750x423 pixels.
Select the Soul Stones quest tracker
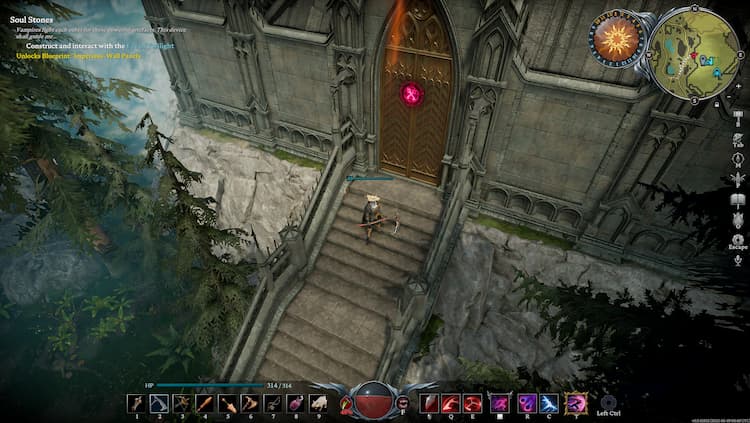click(30, 19)
